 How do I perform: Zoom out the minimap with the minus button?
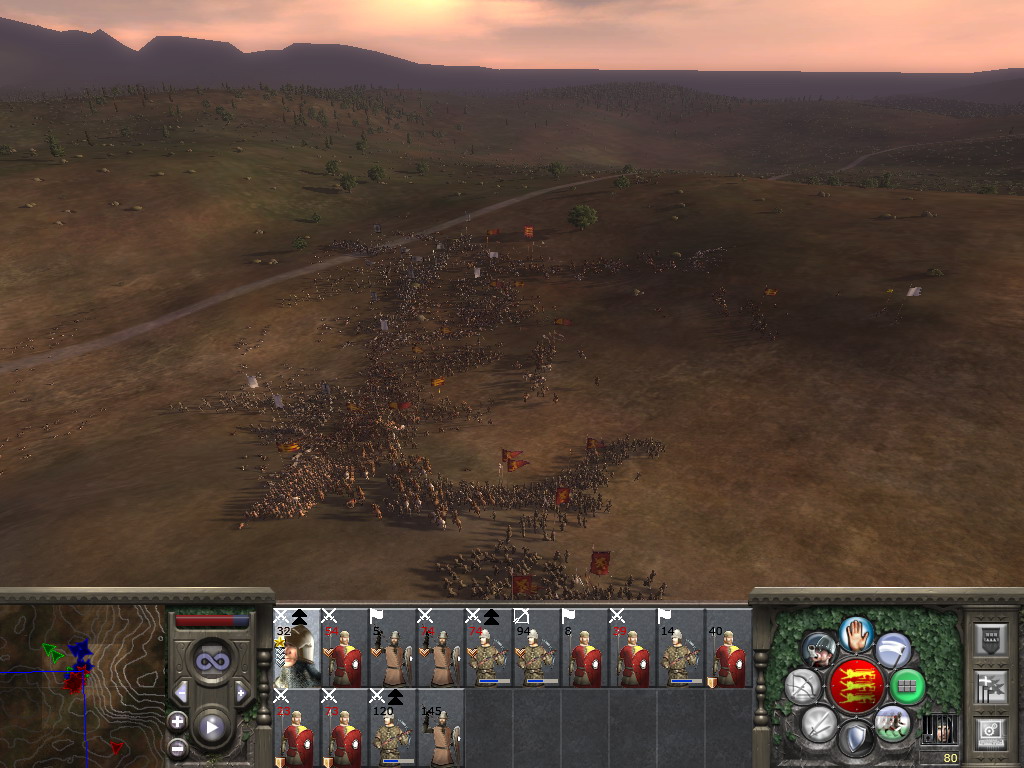coord(177,747)
